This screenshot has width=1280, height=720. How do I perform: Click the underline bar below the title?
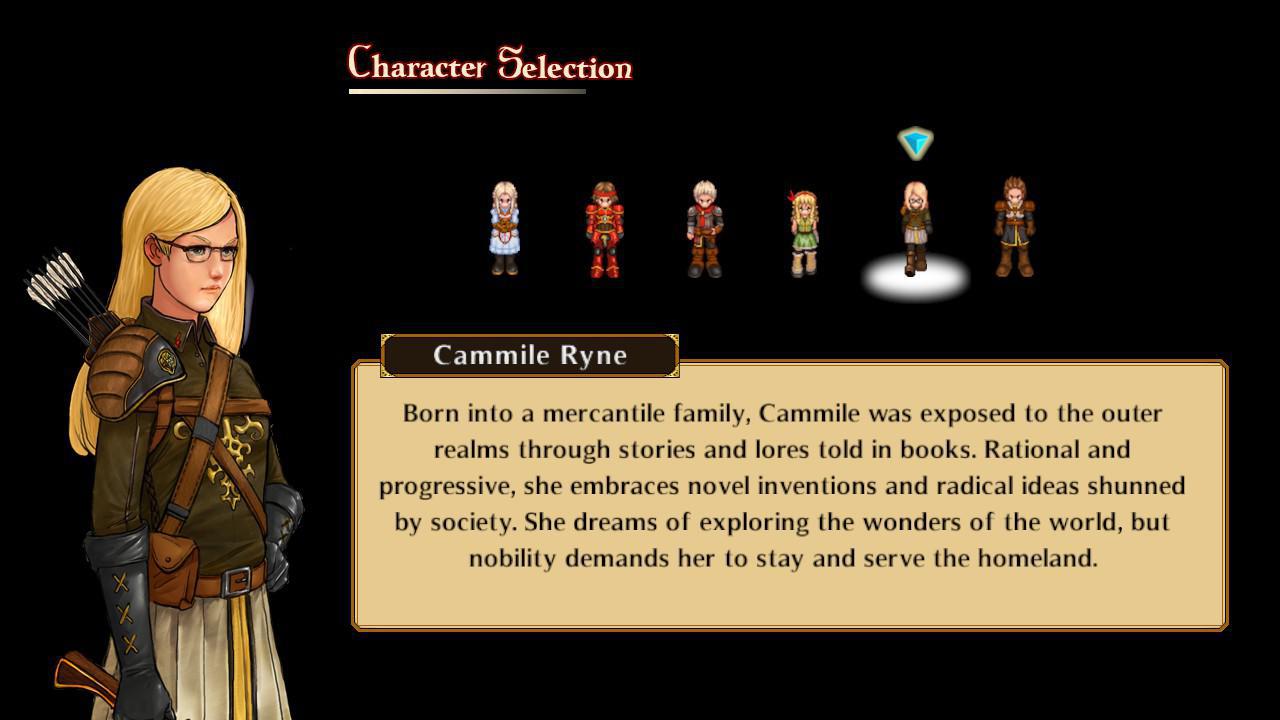[x=466, y=90]
